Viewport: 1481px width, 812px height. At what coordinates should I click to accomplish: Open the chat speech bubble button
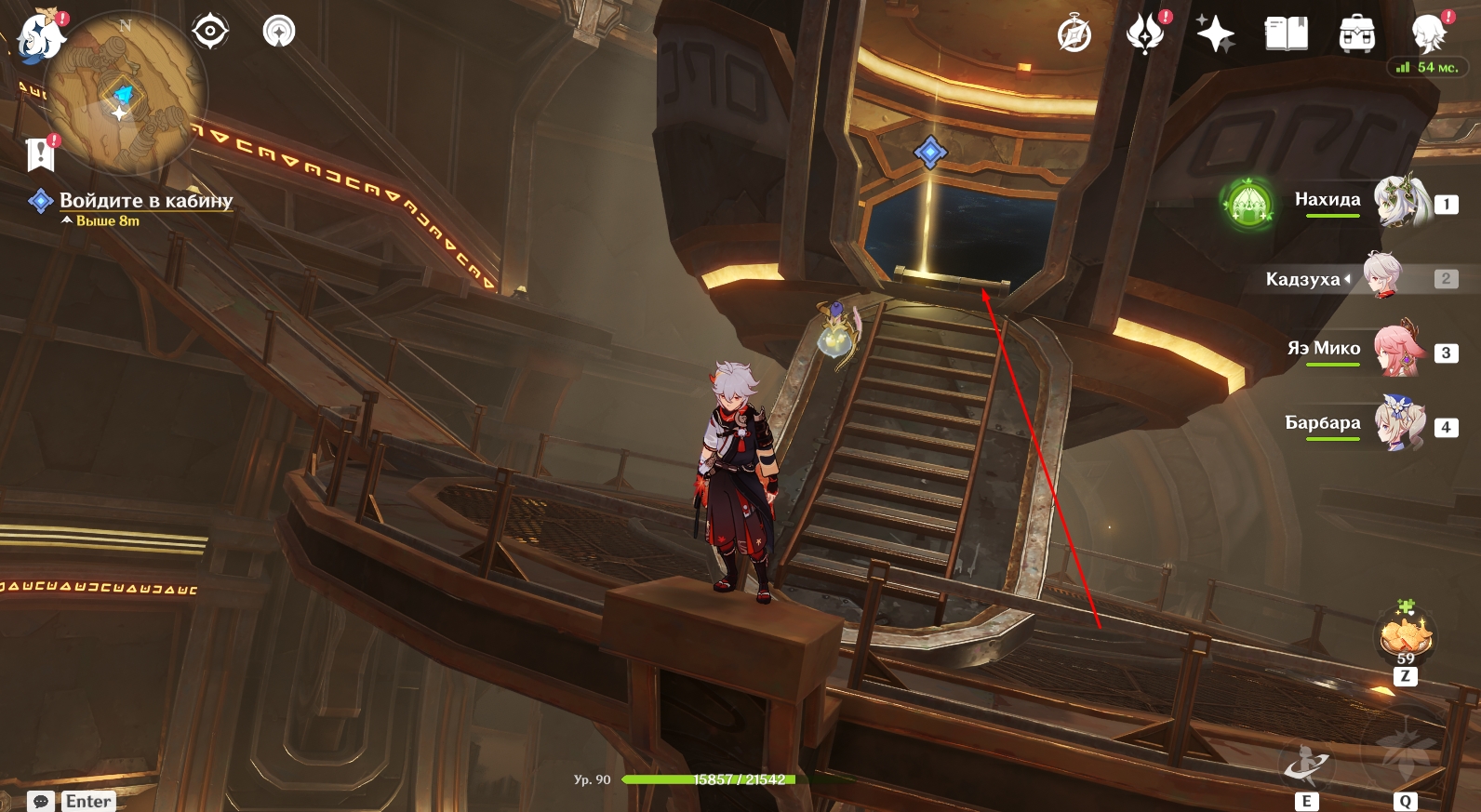coord(41,801)
